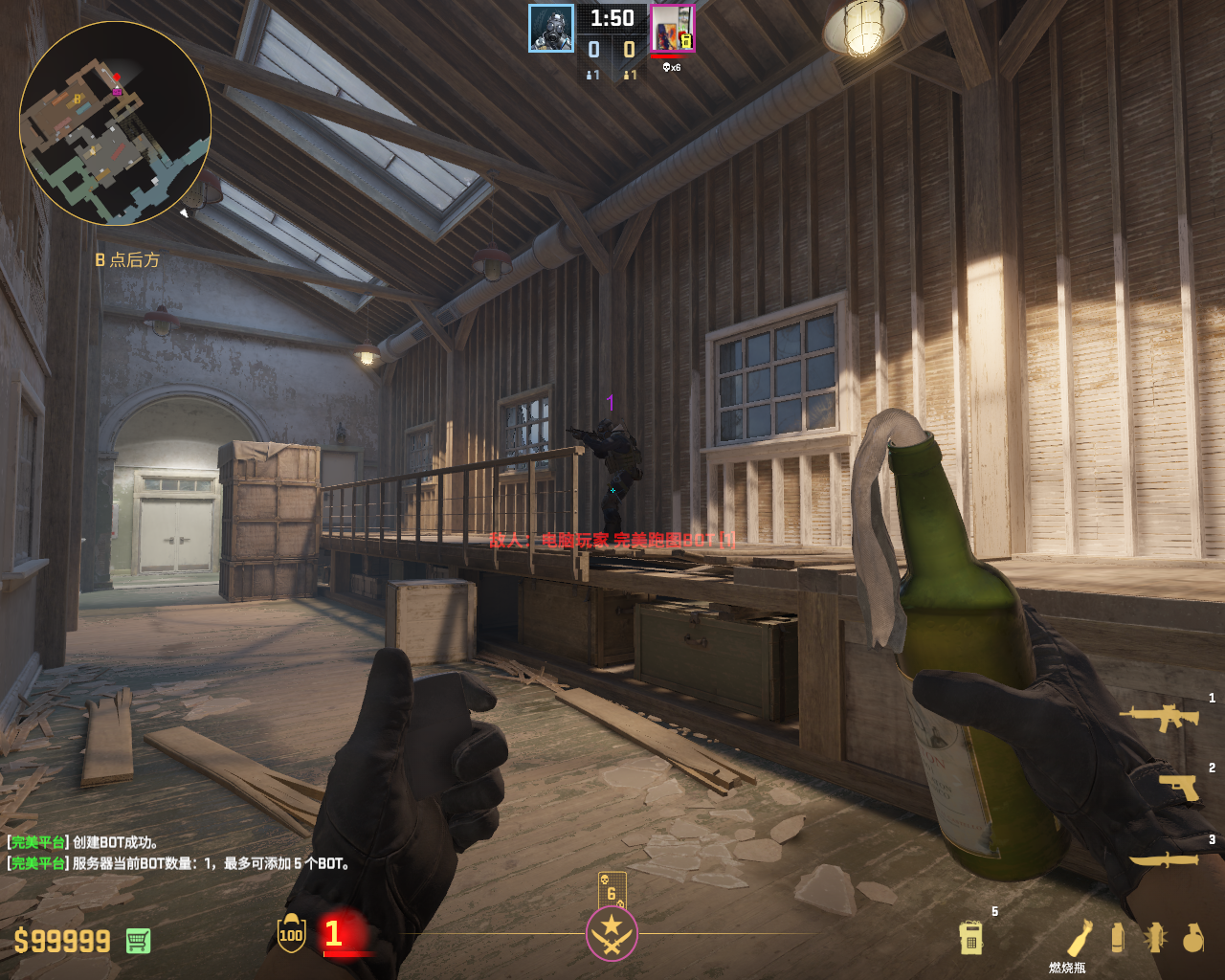
Task: Click the crossed-rifles star badge
Action: click(x=612, y=933)
